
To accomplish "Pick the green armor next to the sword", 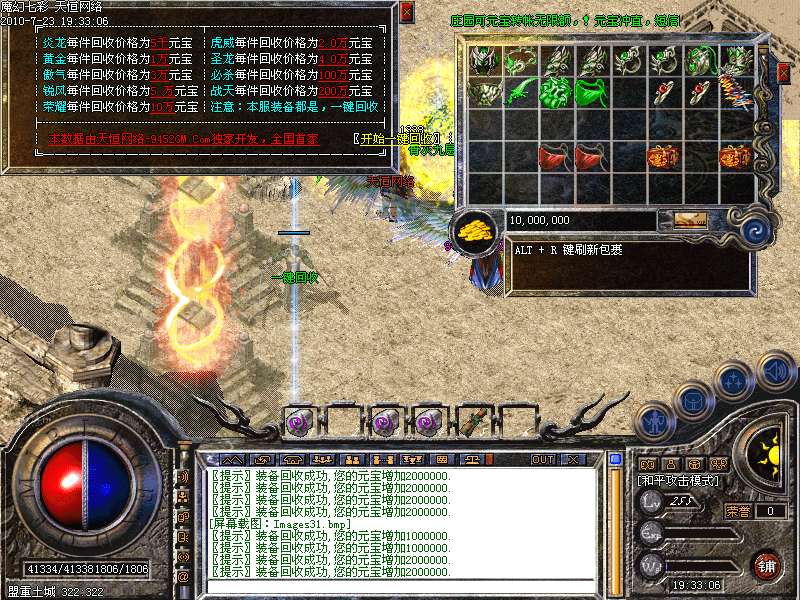I will pos(555,93).
